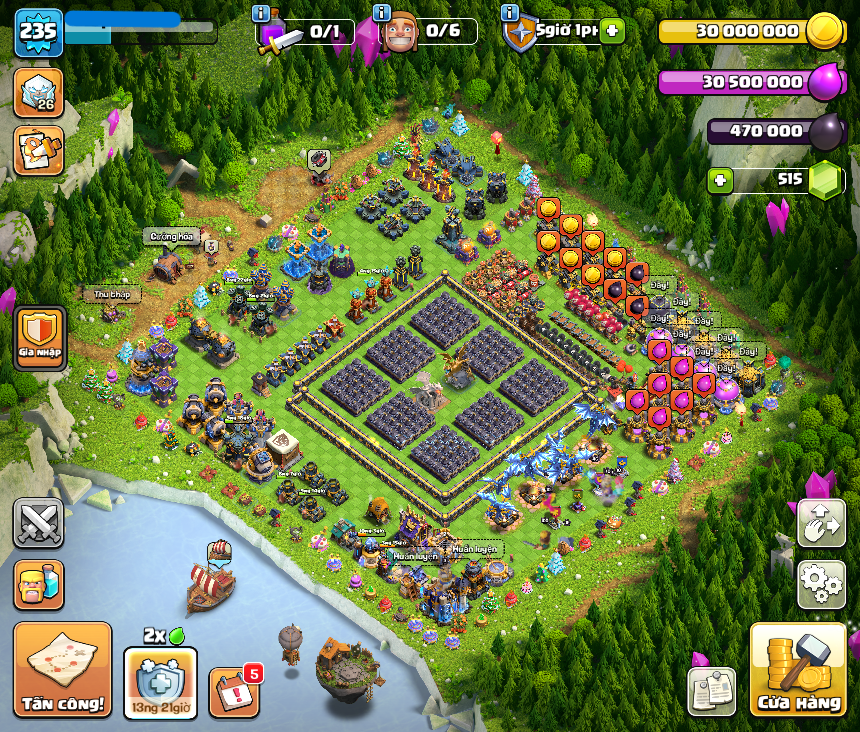Image resolution: width=860 pixels, height=732 pixels.
Task: Click the green plus beside the shield timer
Action: coord(613,31)
